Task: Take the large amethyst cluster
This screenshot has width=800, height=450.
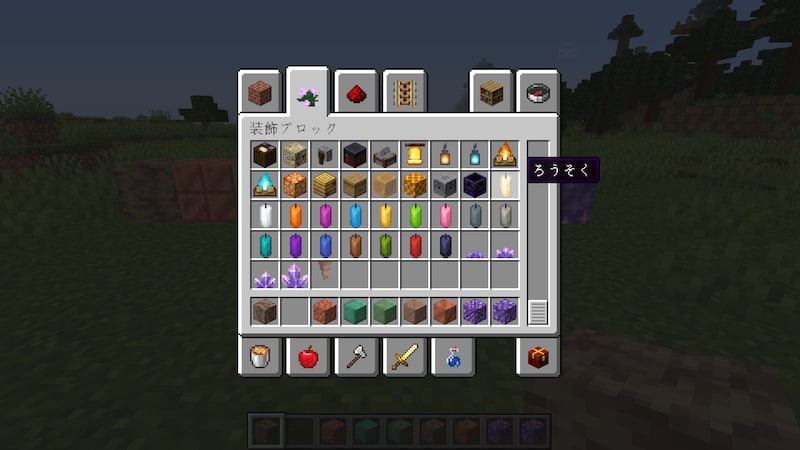Action: point(295,275)
